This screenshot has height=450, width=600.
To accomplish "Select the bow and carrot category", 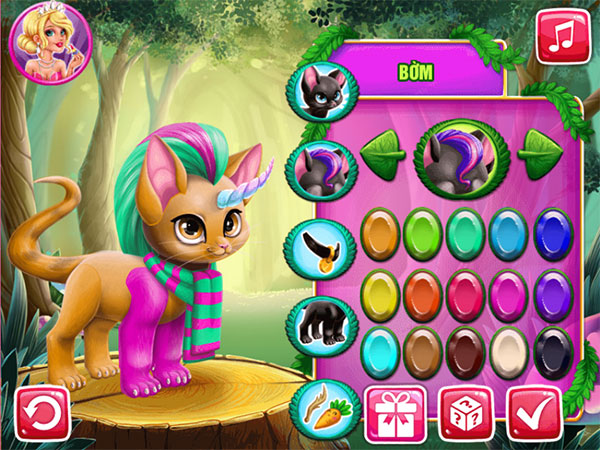I will (323, 407).
